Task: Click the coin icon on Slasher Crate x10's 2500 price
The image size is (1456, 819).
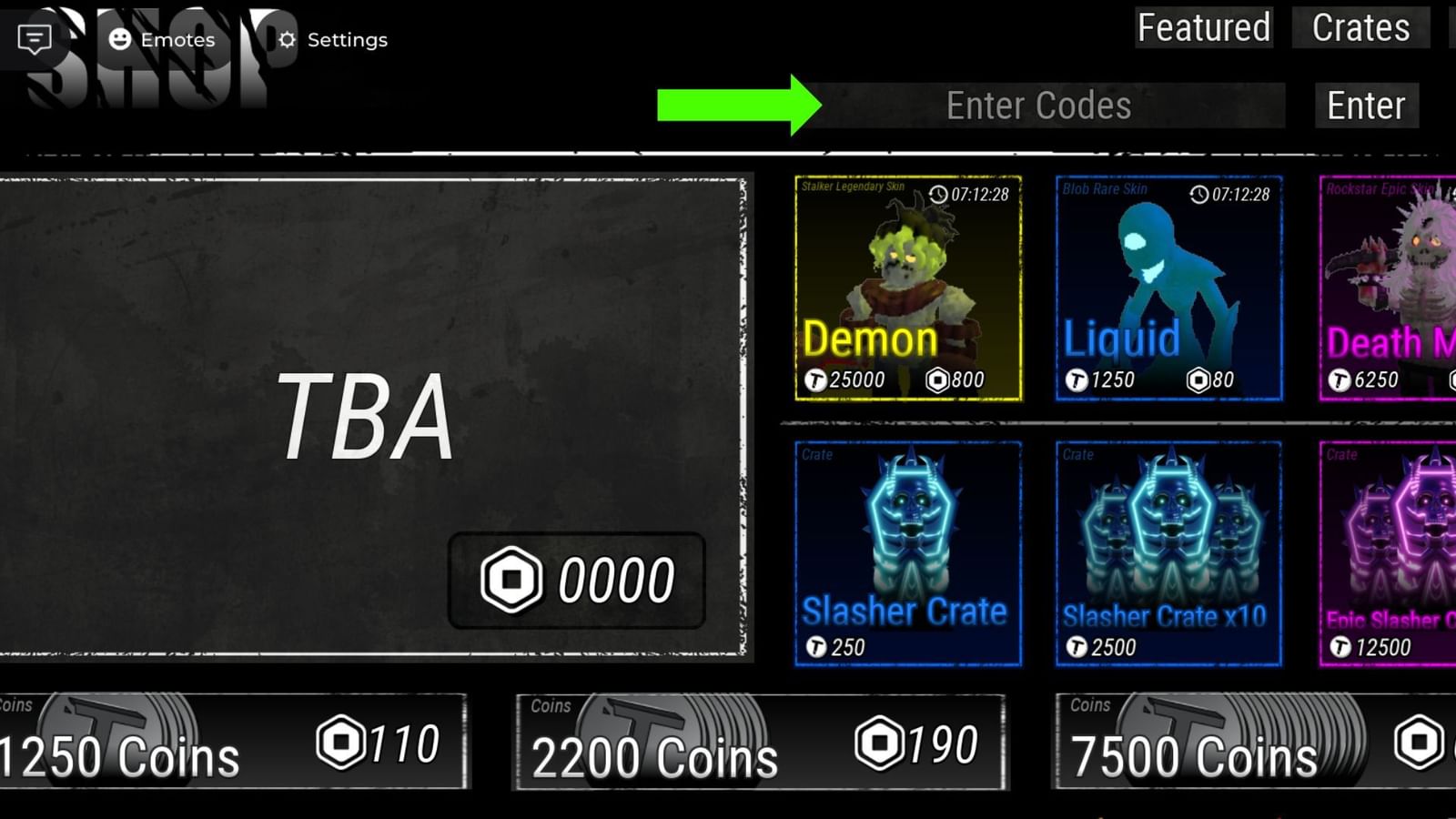Action: click(x=1078, y=647)
